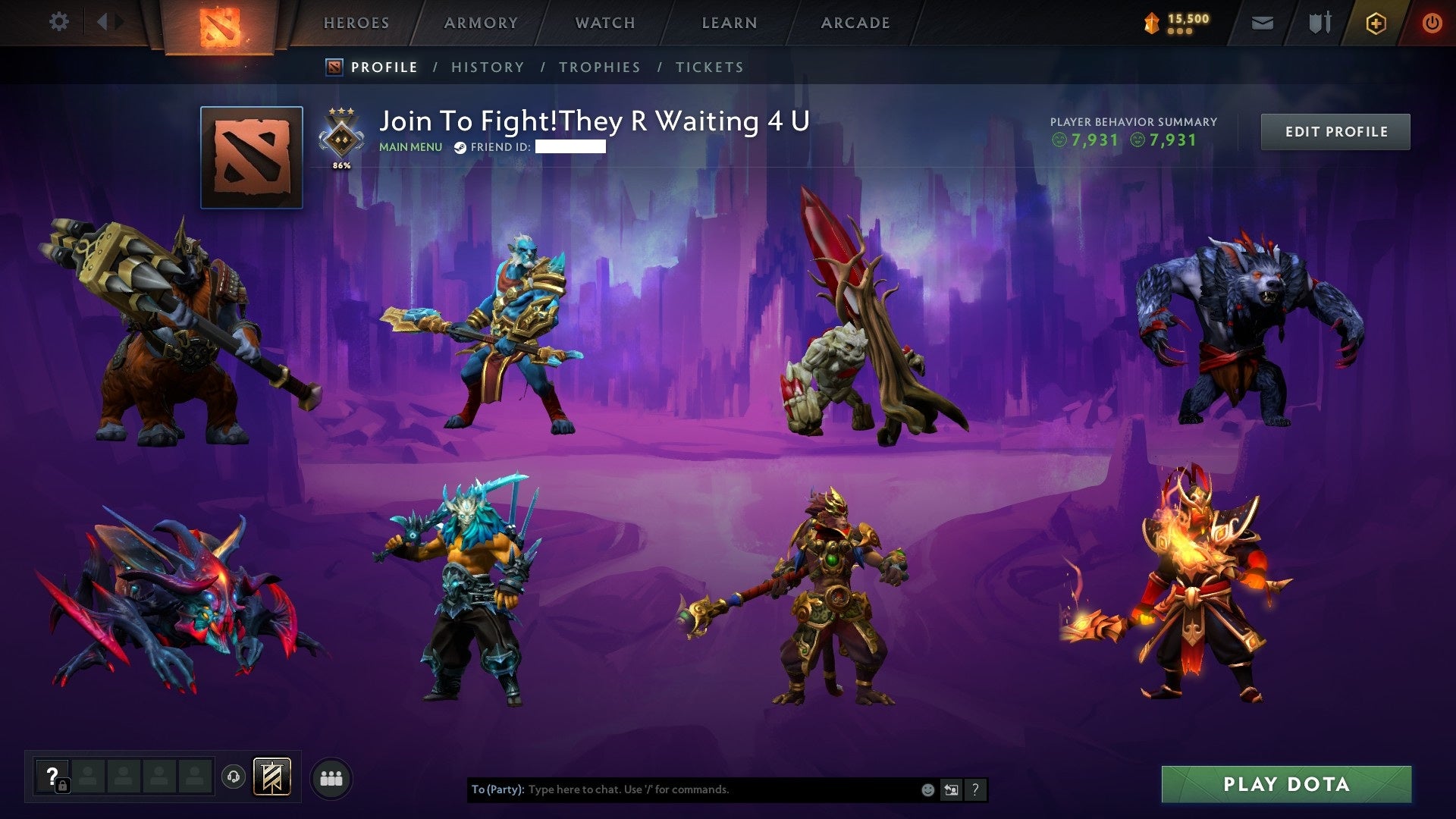Open the chat help '?' control

975,789
